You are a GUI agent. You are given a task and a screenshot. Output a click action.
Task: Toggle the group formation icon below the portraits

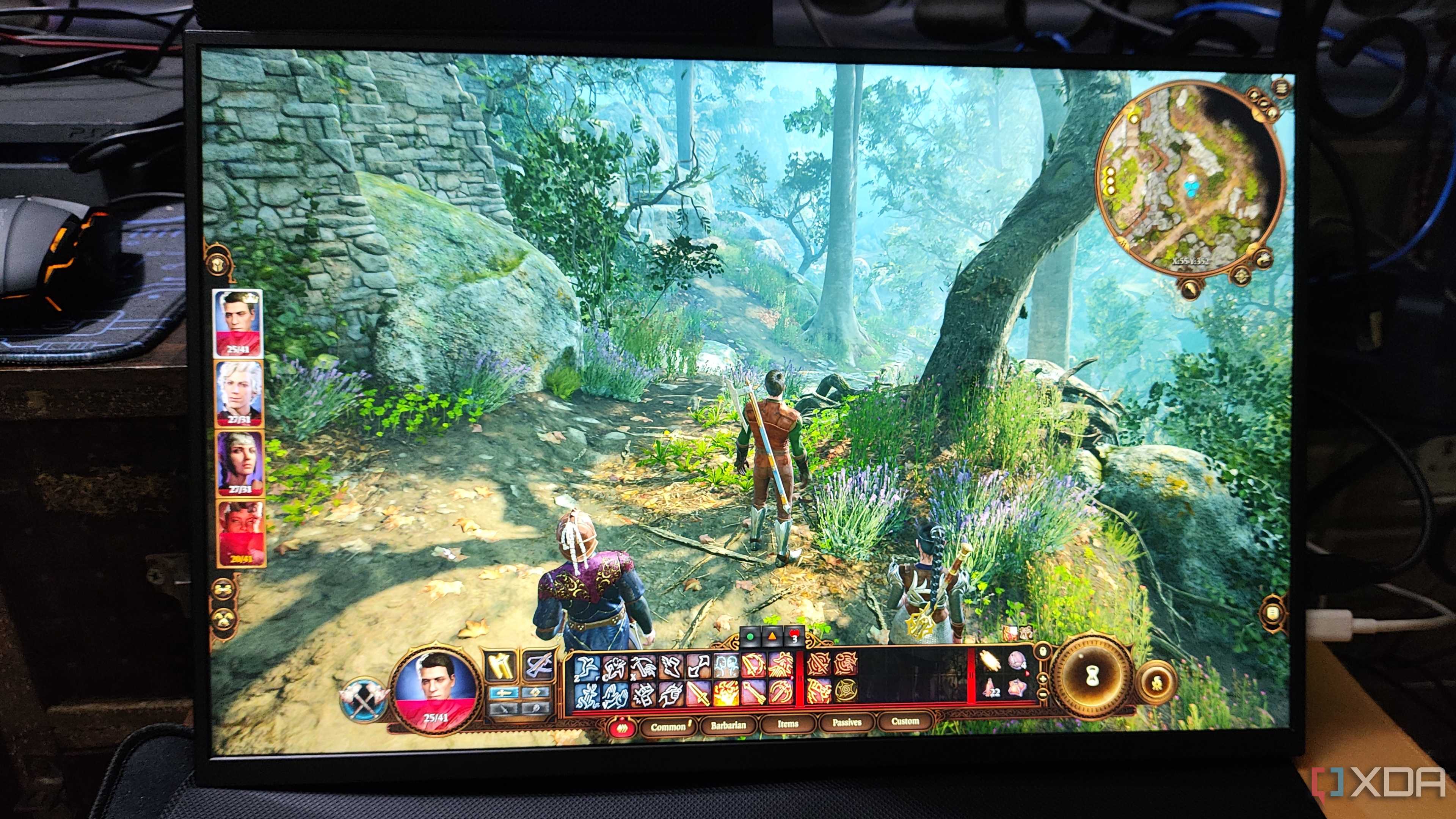tap(224, 620)
